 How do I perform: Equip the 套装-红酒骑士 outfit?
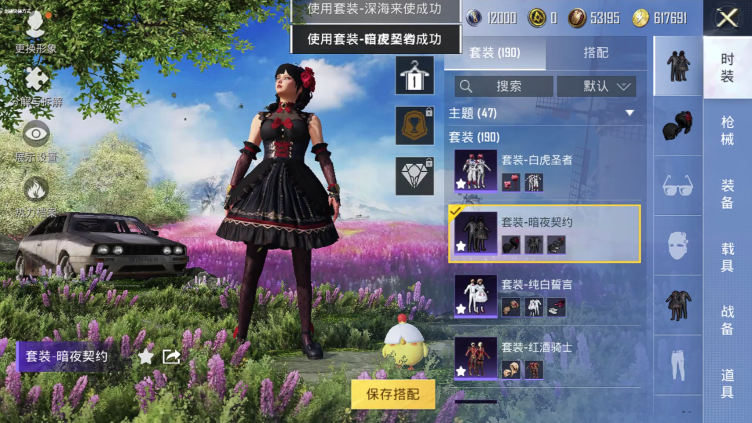click(544, 358)
